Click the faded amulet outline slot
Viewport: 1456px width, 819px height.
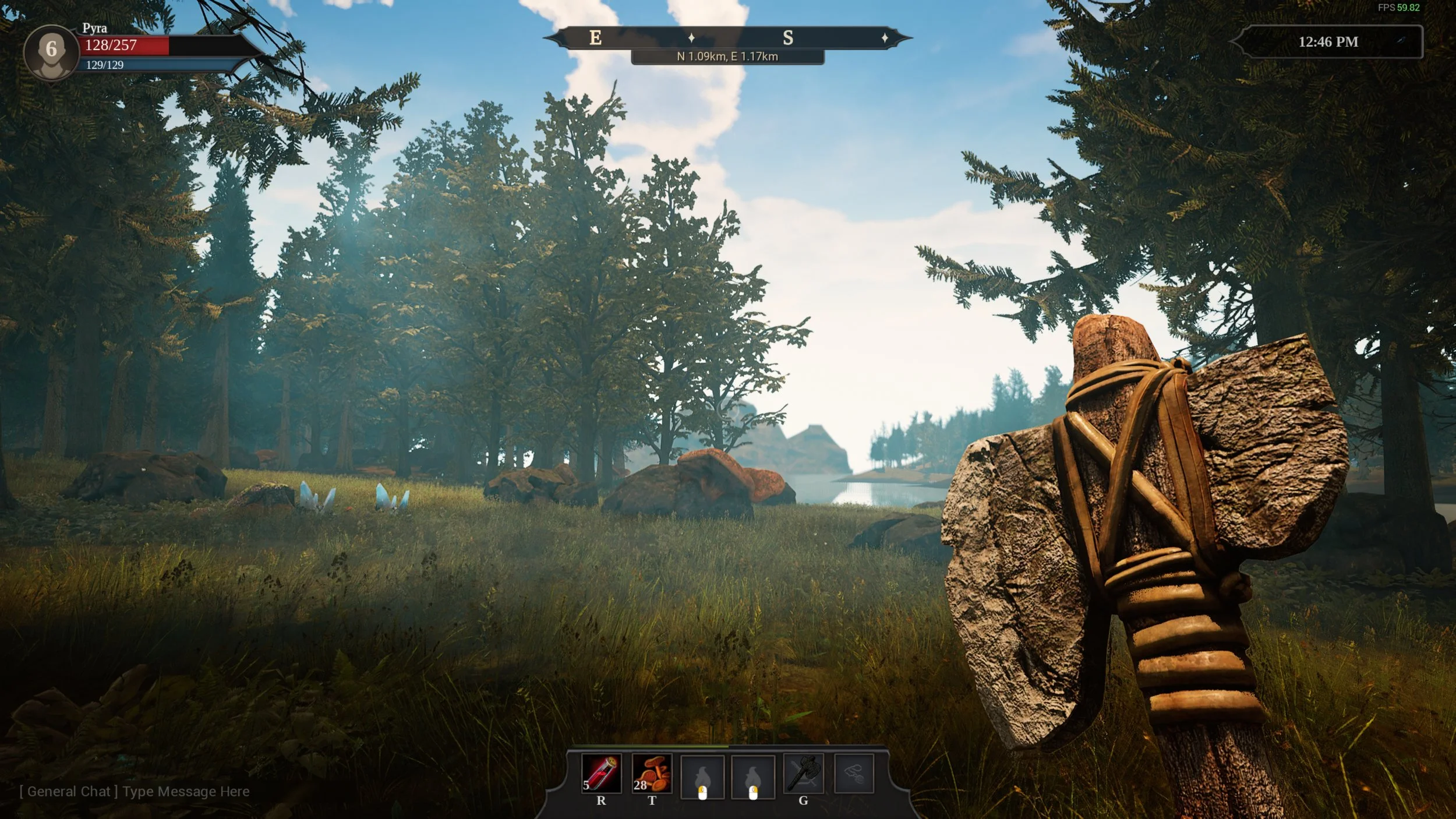pos(854,774)
